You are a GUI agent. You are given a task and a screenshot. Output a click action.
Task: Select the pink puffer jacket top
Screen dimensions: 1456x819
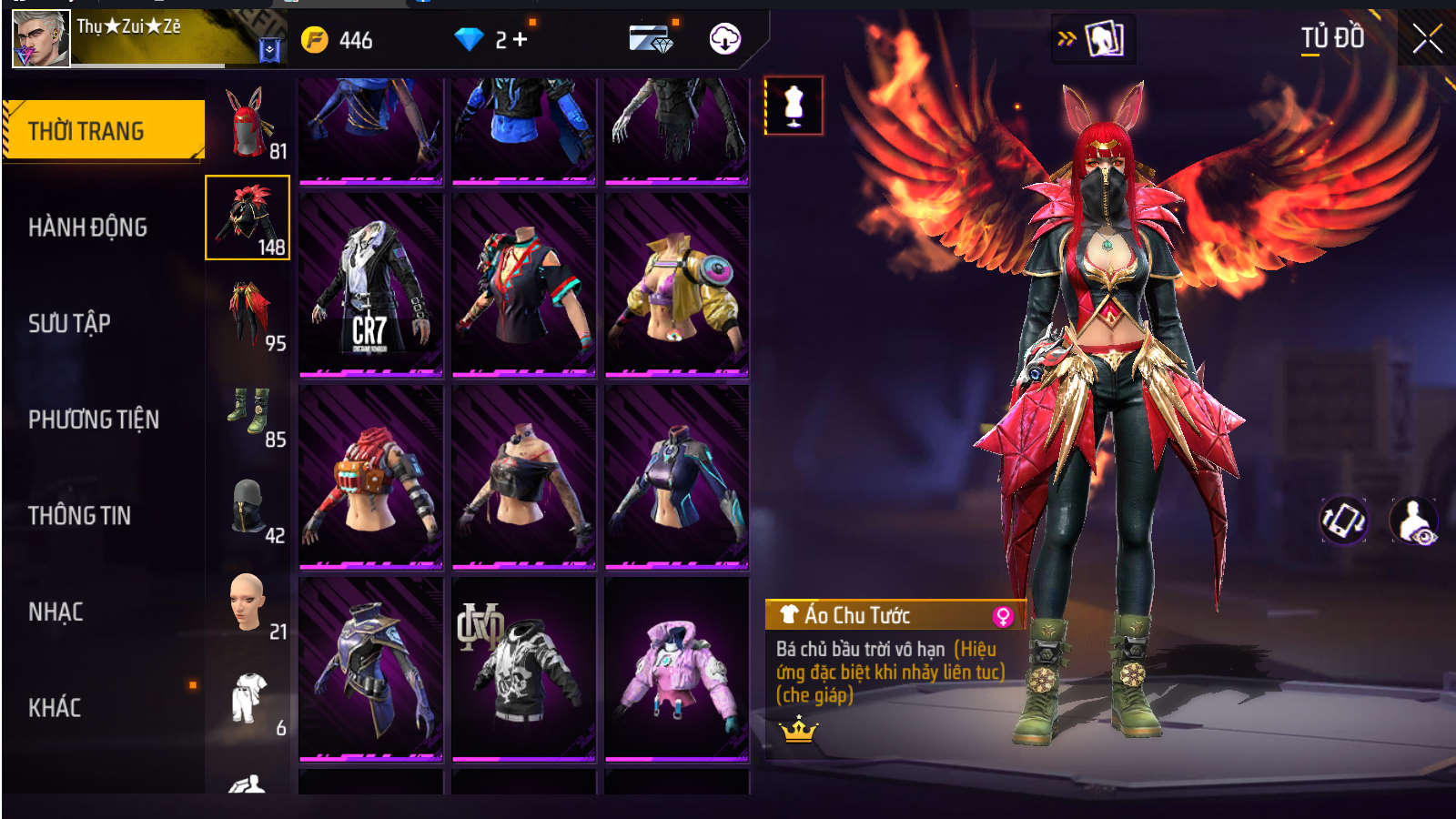point(676,669)
